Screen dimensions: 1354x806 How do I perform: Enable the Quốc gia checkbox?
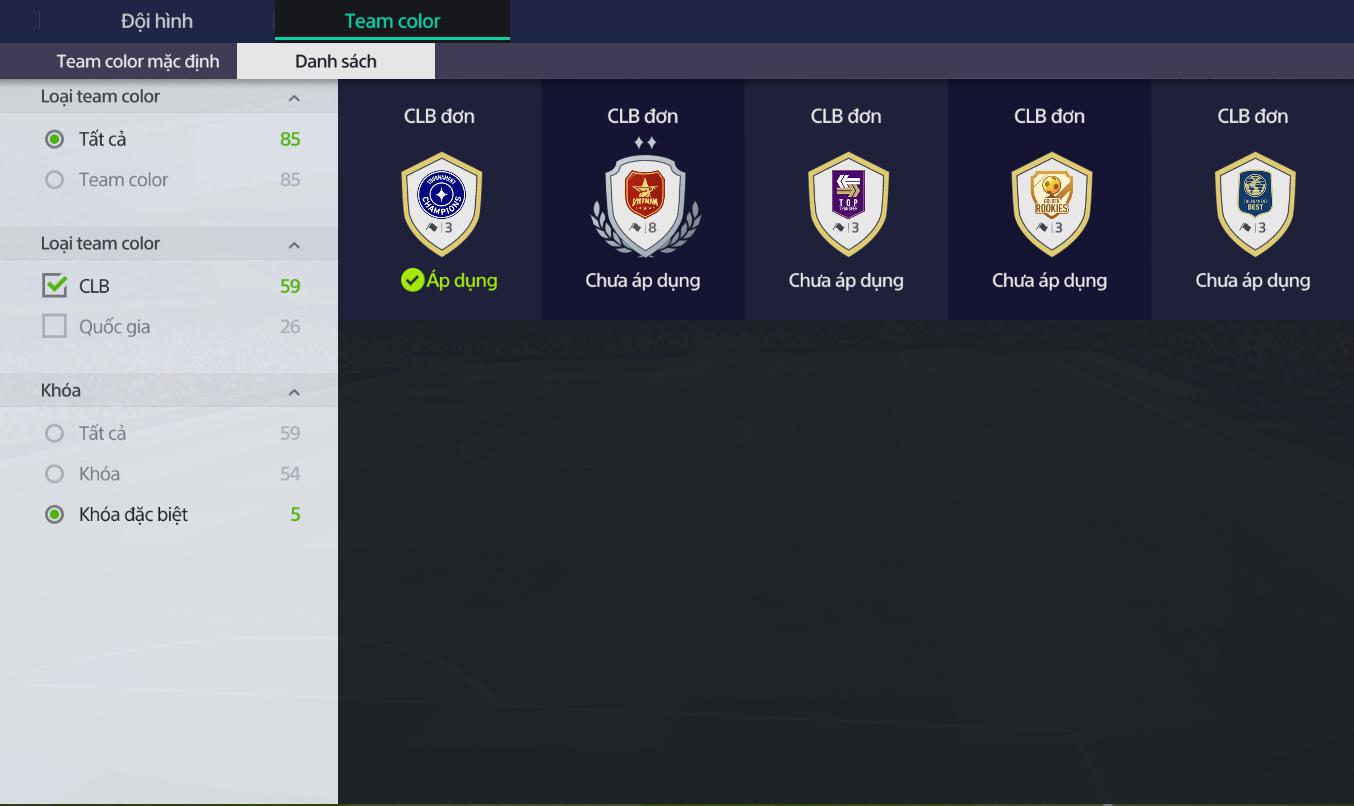54,325
